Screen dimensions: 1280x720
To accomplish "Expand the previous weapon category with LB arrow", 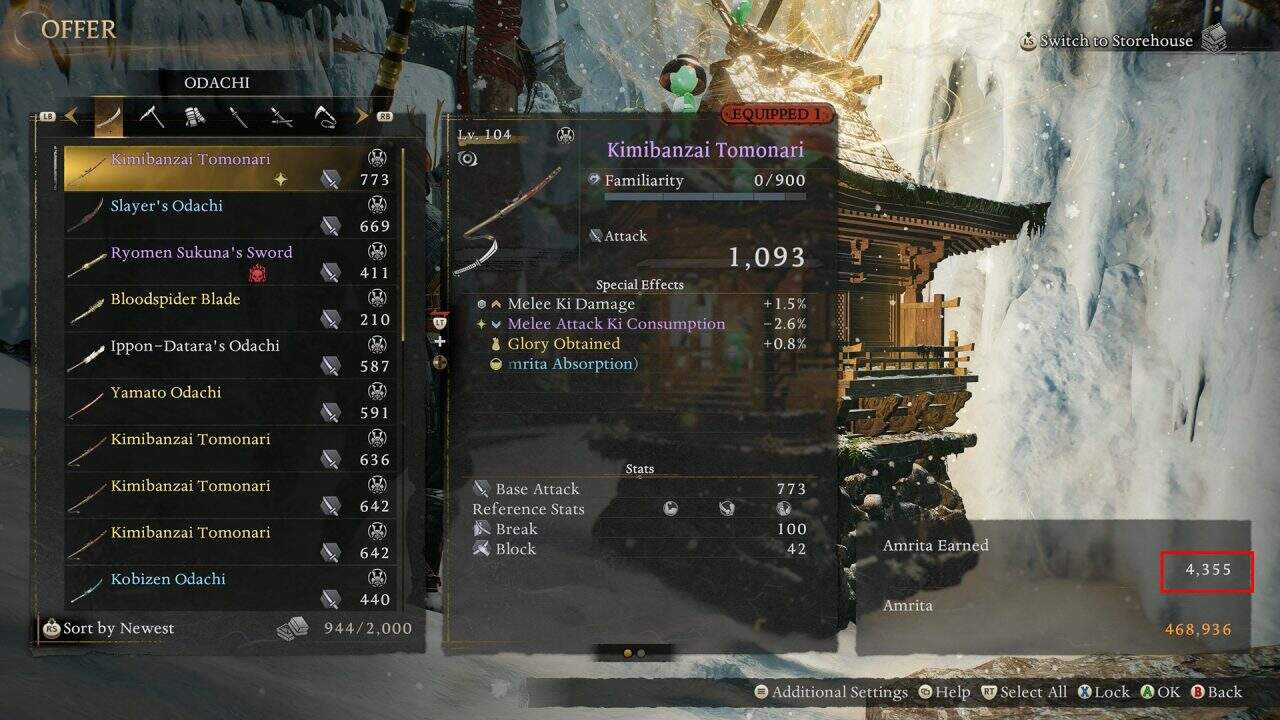I will click(x=73, y=114).
